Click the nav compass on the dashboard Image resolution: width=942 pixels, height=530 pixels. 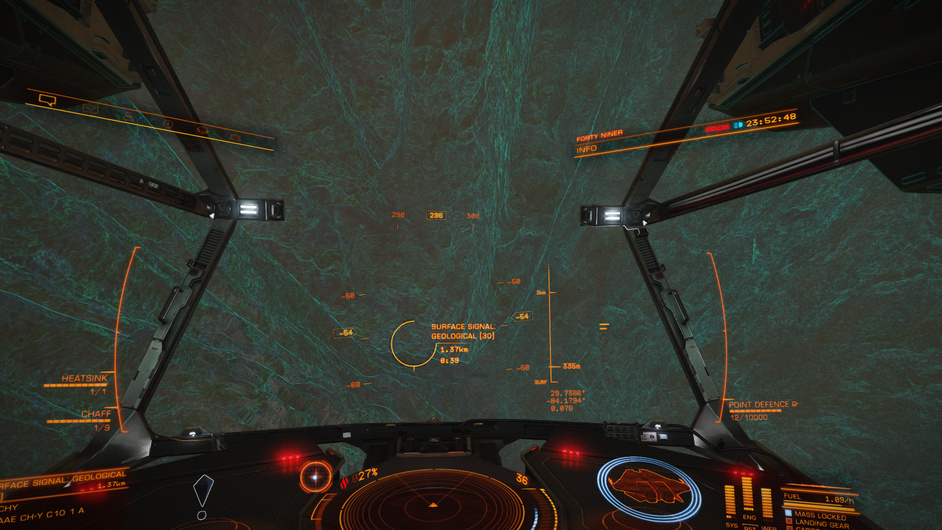pos(316,475)
